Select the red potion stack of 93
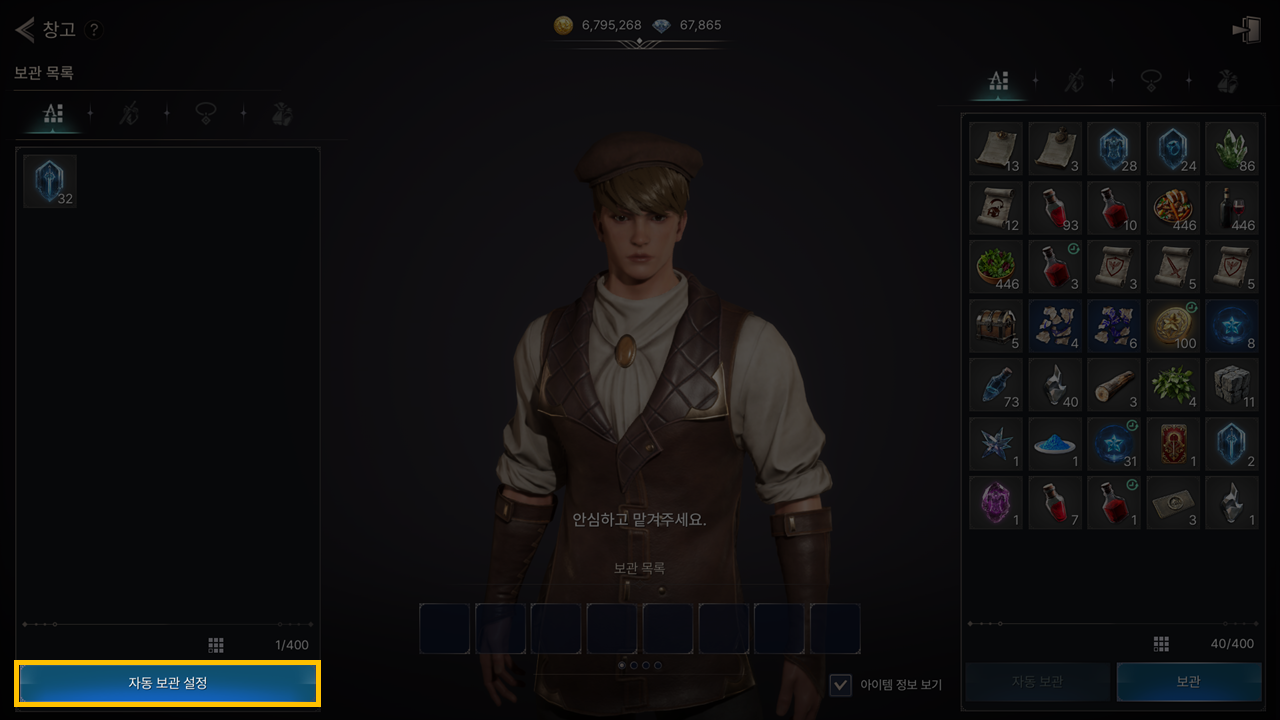Screen dimensions: 1280x720 [x=1055, y=208]
